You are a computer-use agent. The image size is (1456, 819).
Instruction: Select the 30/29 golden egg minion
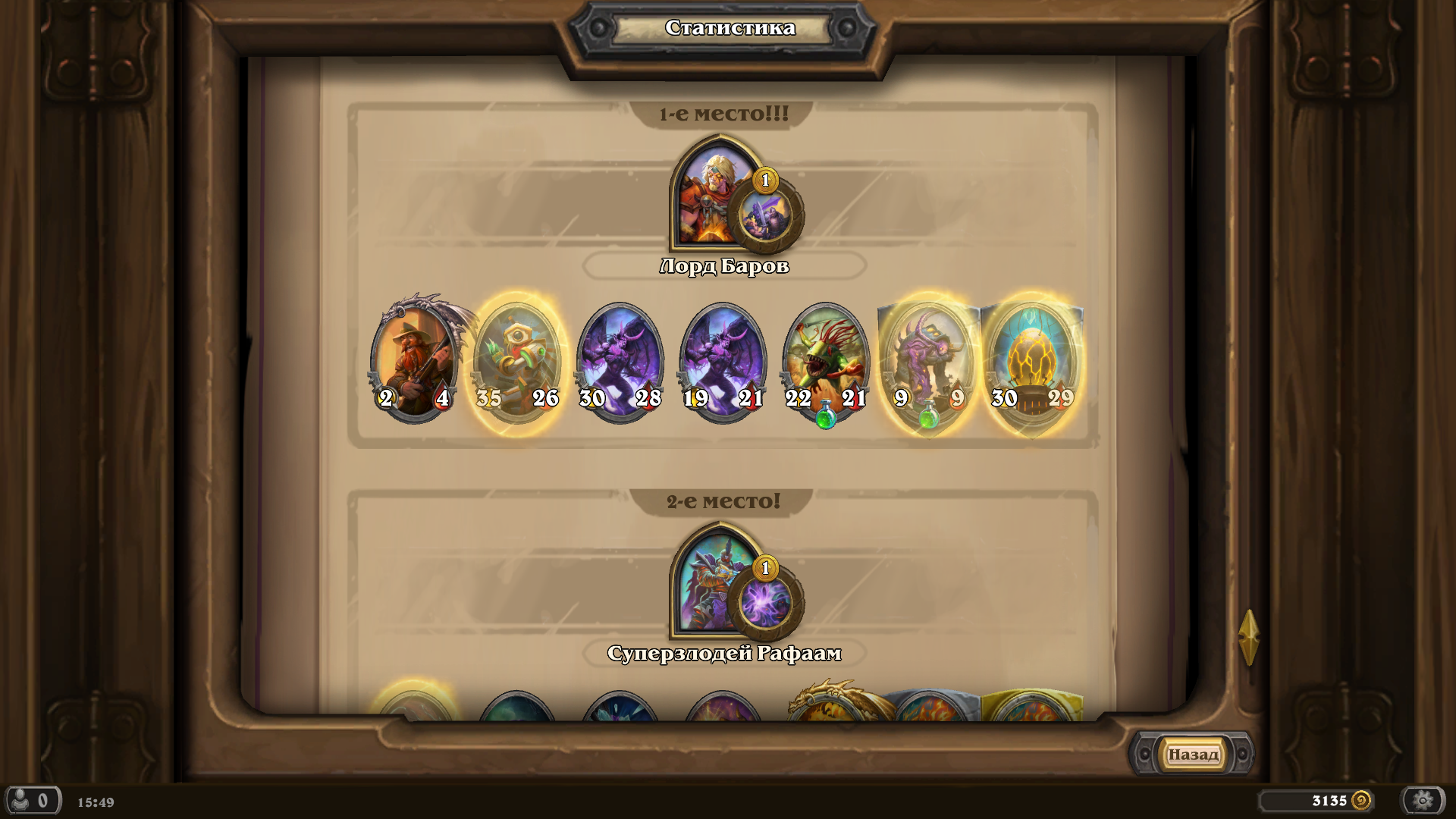(x=1034, y=356)
